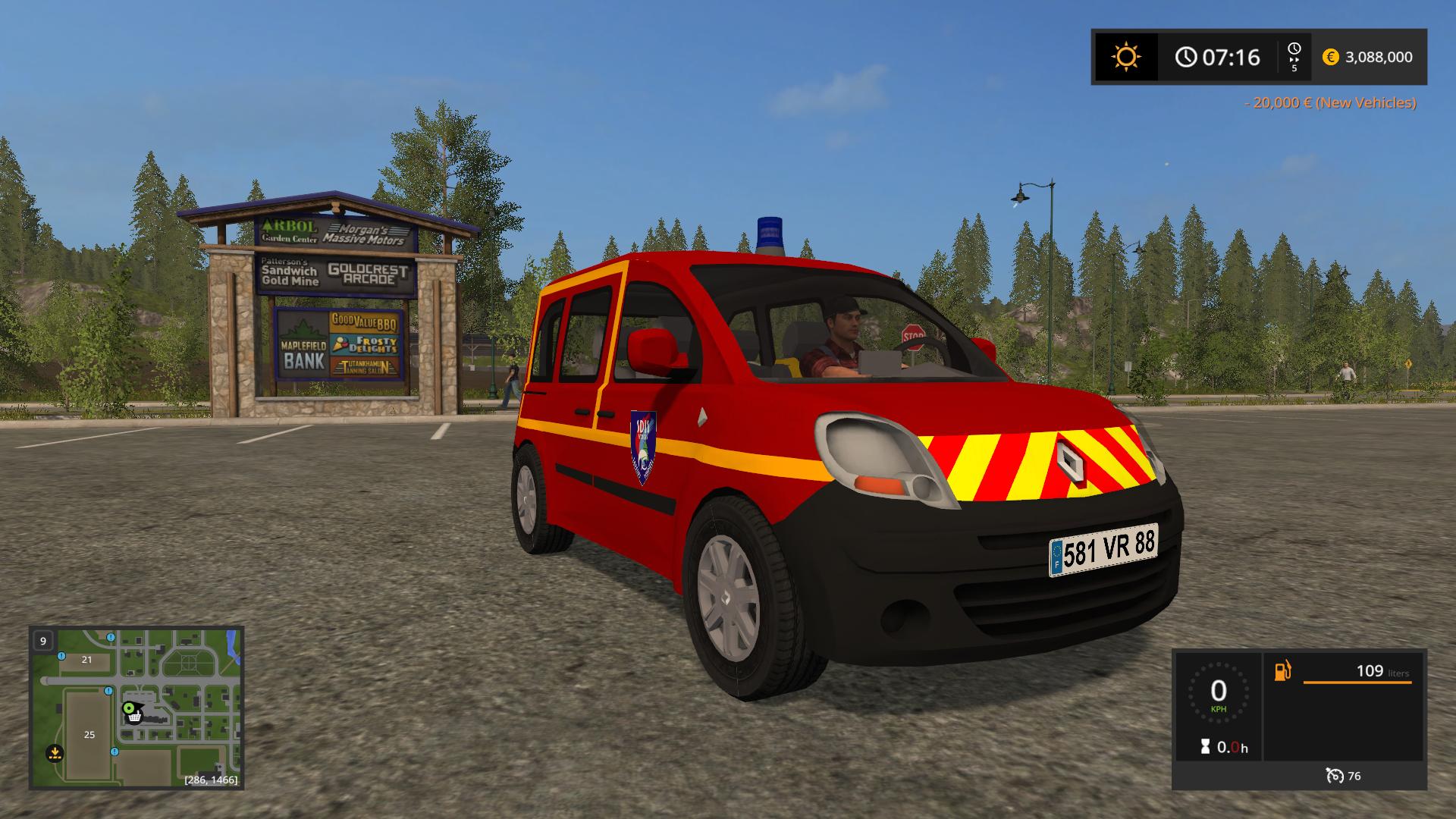
Task: Open the minimap
Action: (136, 707)
